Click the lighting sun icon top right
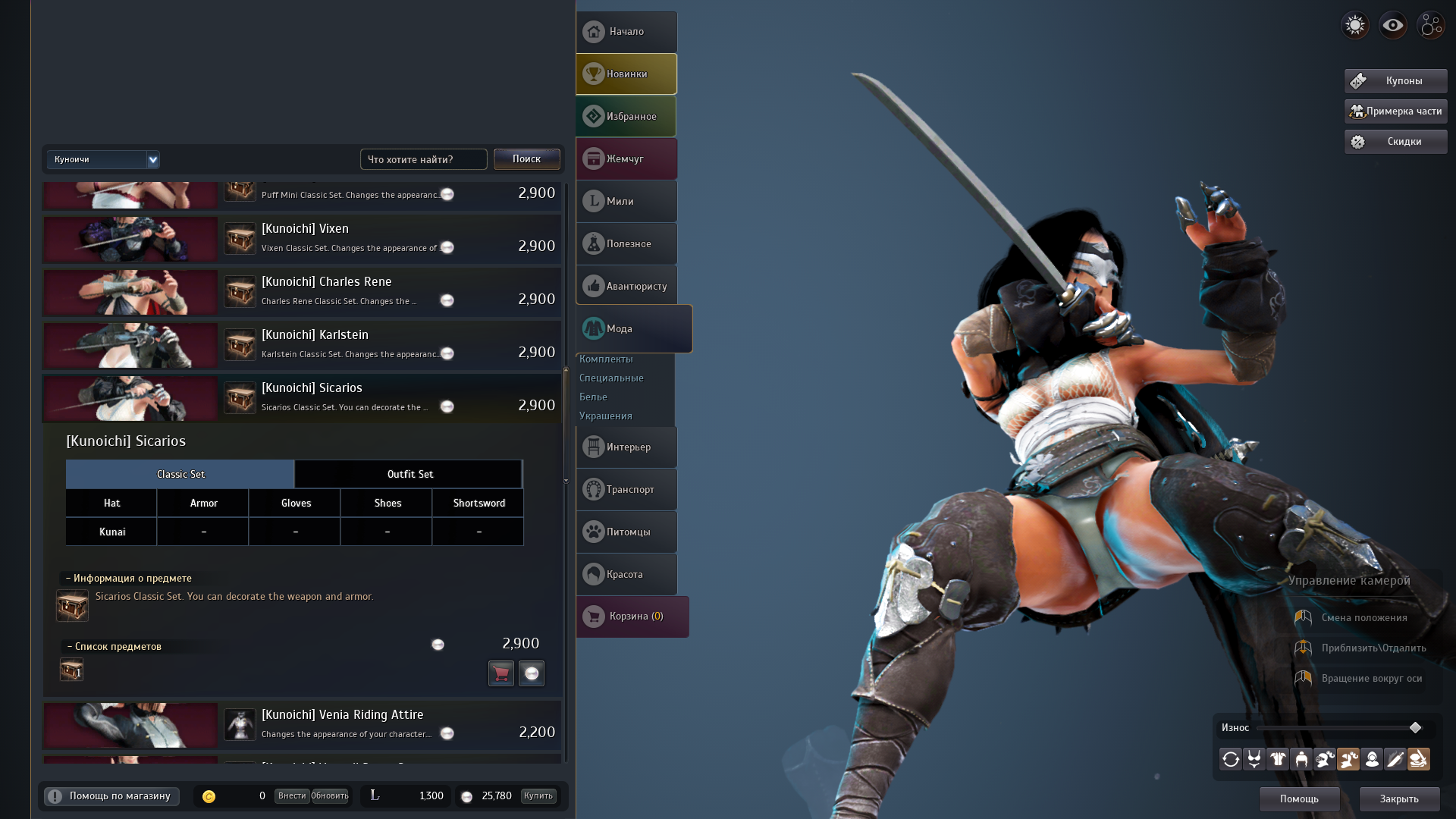1456x819 pixels. (x=1355, y=24)
